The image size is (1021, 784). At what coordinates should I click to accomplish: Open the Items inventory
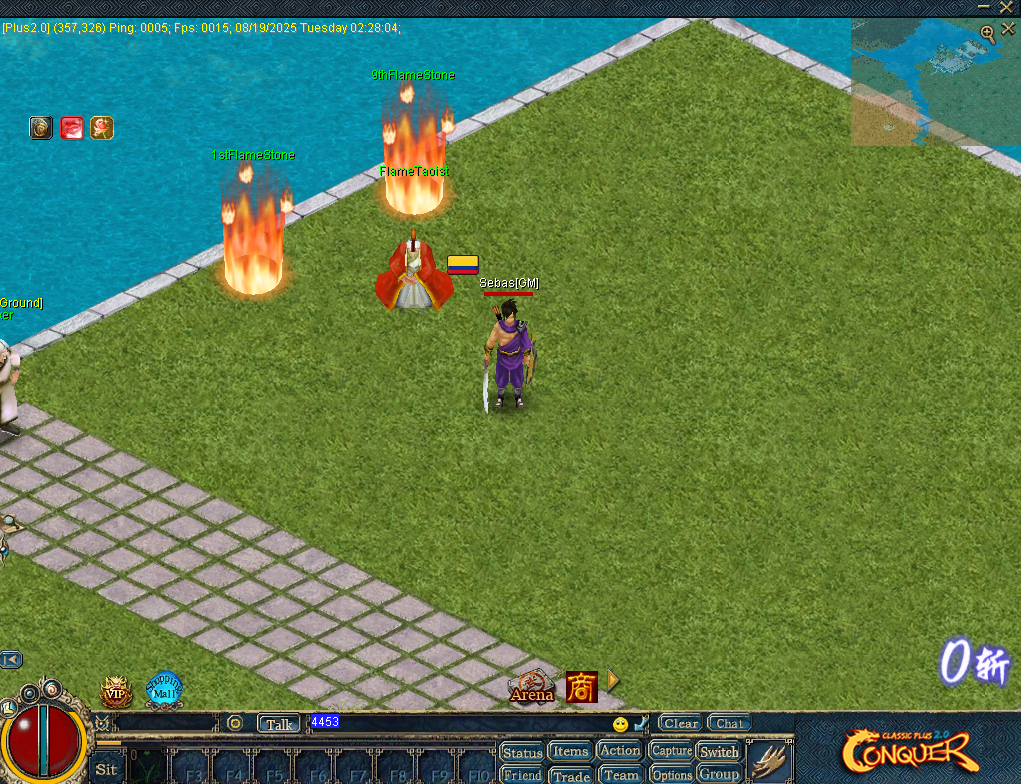pyautogui.click(x=570, y=751)
